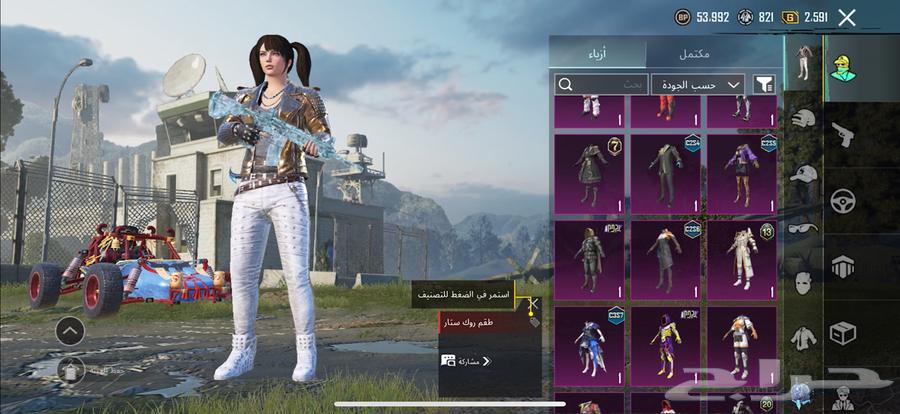Screen dimensions: 900x414
Task: Pick the blue armor outfit marked C3S7
Action: [x=590, y=346]
